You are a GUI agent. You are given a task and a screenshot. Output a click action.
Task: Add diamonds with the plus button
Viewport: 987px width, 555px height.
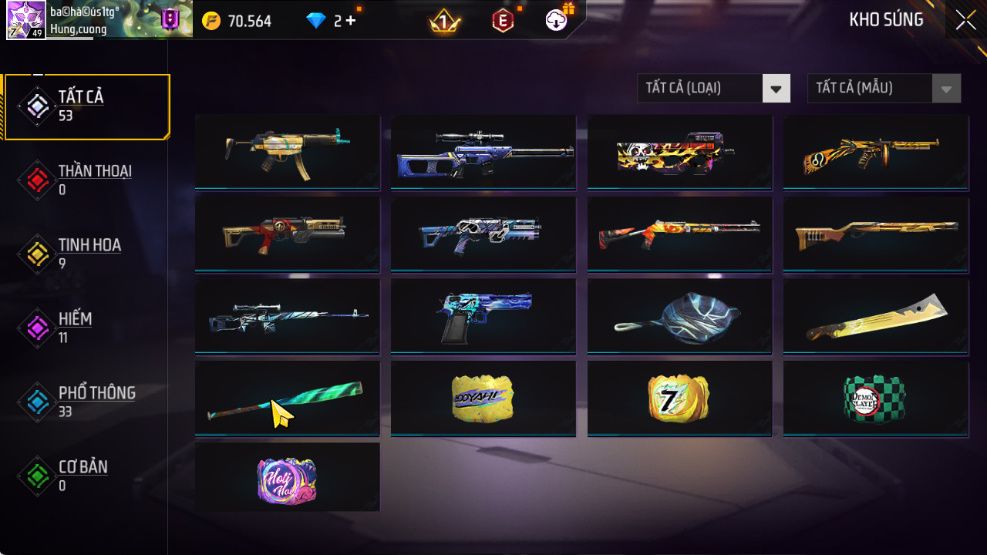pyautogui.click(x=350, y=20)
